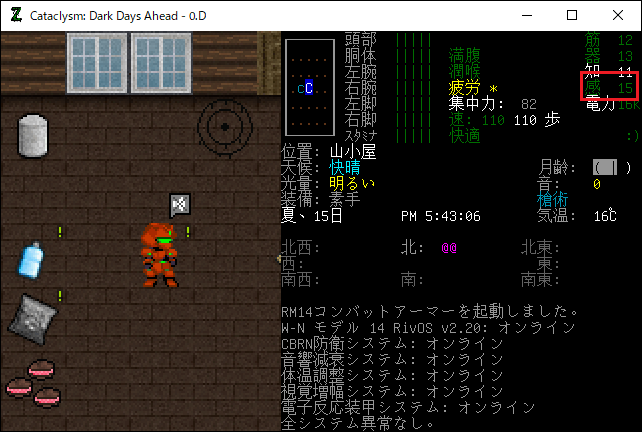Viewport: 642px width, 432px height.
Task: Close the Cataclysm game window
Action: pyautogui.click(x=618, y=15)
